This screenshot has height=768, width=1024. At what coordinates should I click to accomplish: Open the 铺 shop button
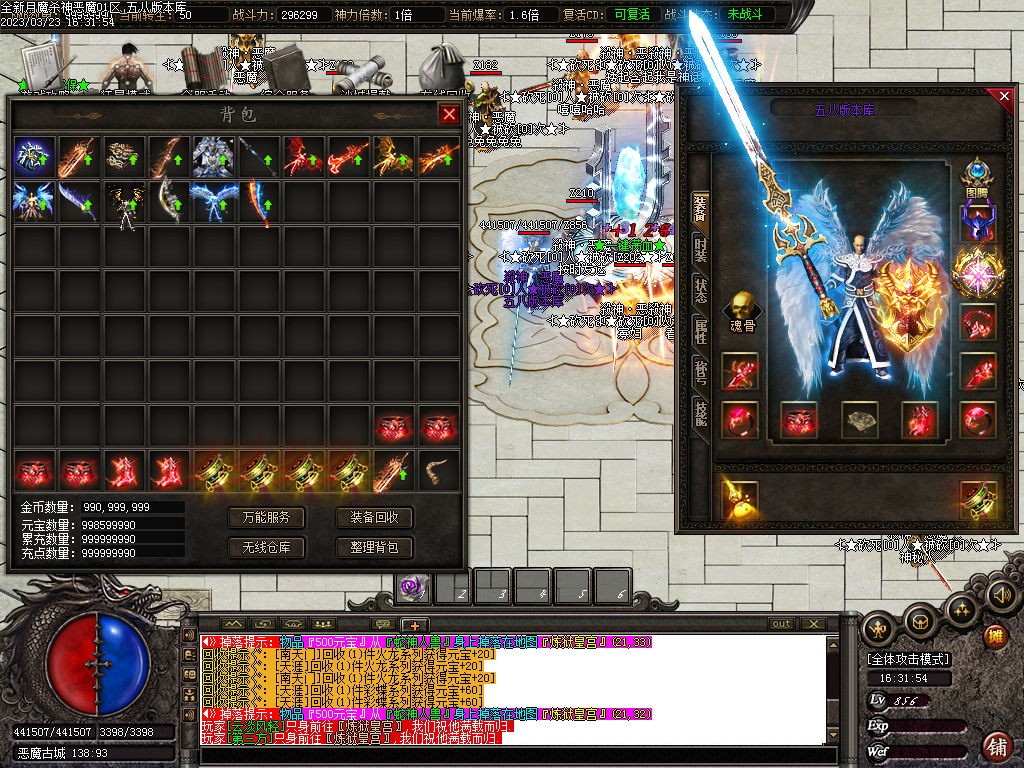(996, 745)
